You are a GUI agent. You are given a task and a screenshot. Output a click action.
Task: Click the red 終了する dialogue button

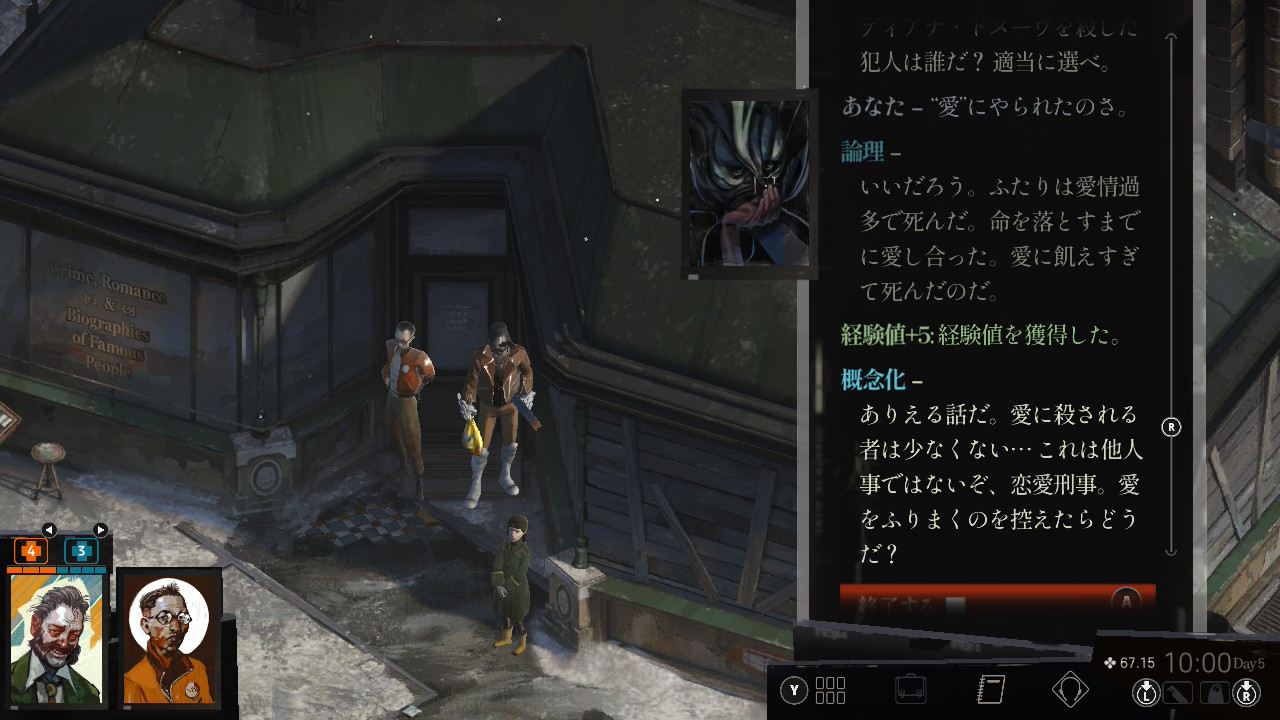tap(996, 602)
